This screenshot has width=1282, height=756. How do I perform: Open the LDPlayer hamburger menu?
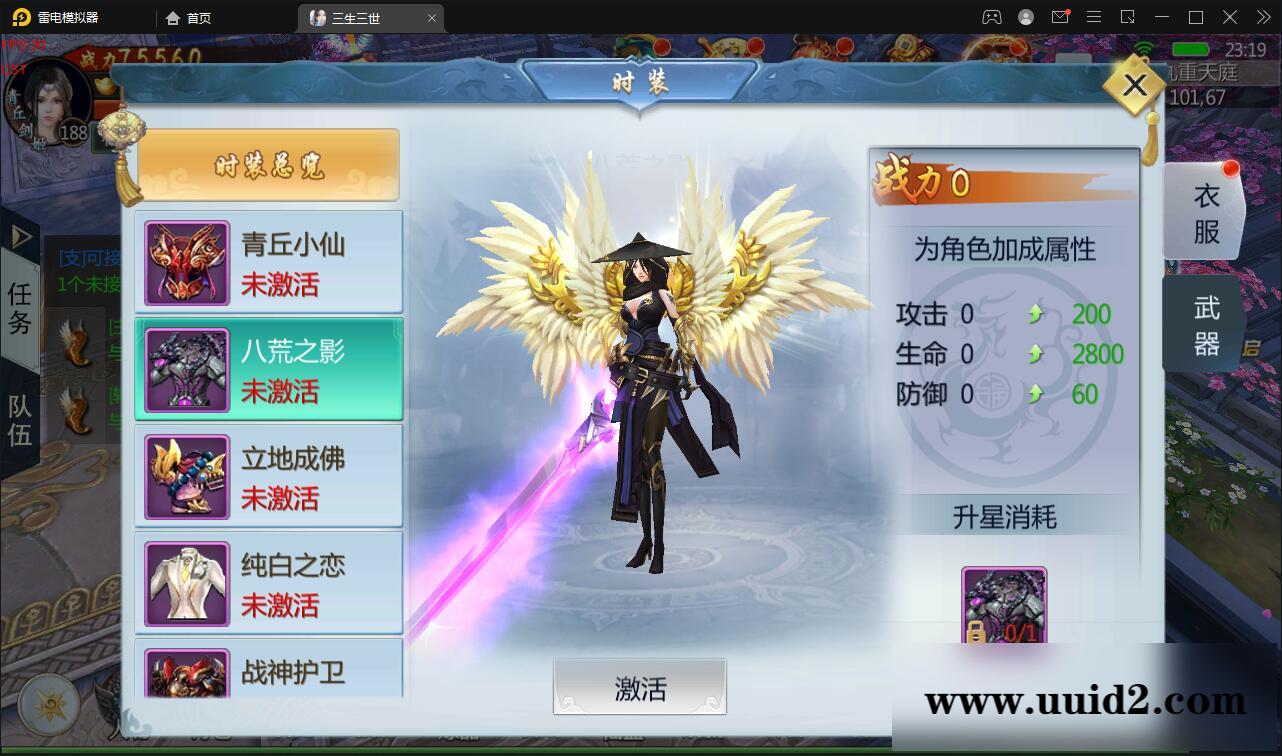point(1095,17)
